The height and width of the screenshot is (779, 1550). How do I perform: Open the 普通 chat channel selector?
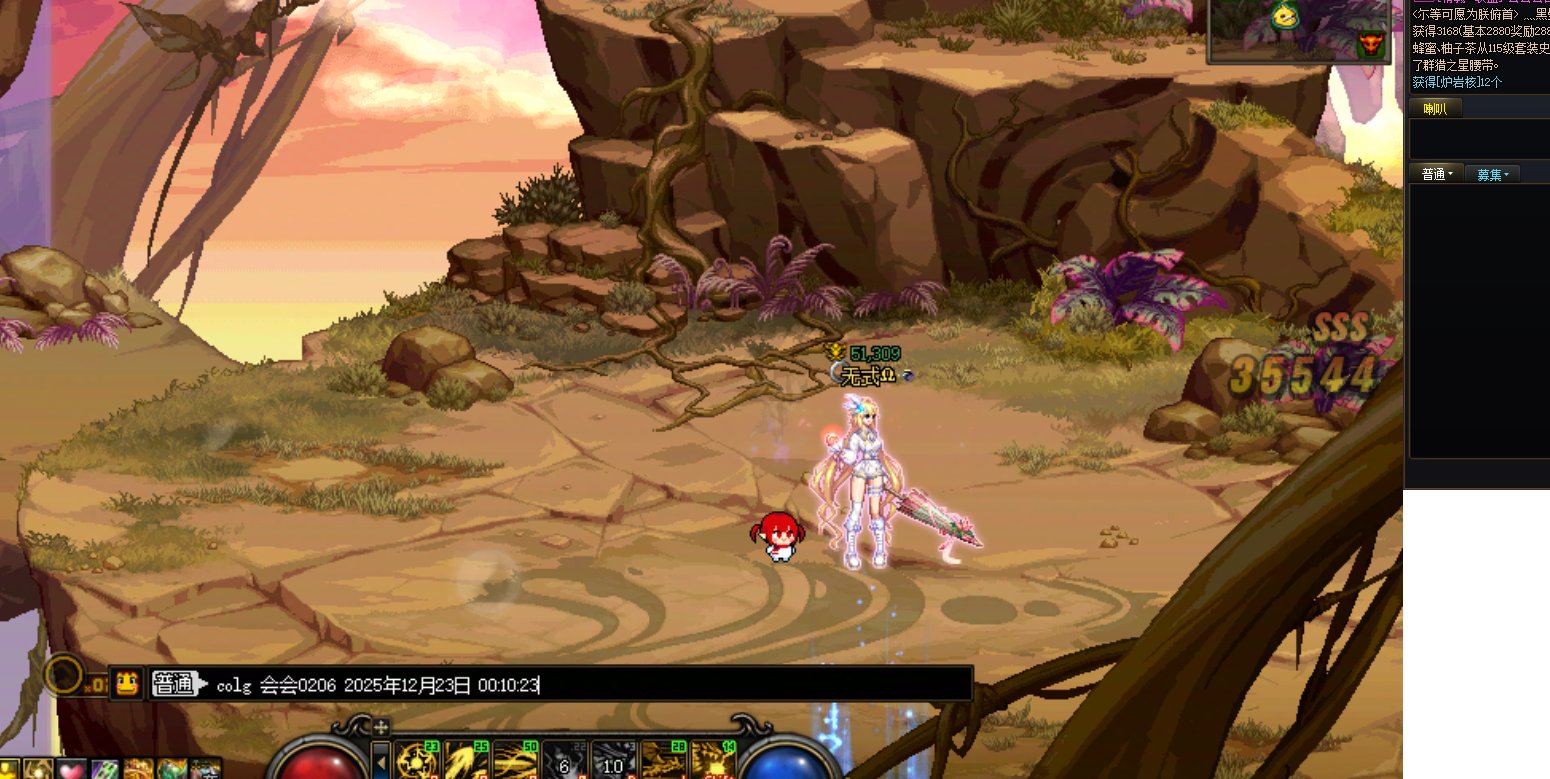(174, 685)
